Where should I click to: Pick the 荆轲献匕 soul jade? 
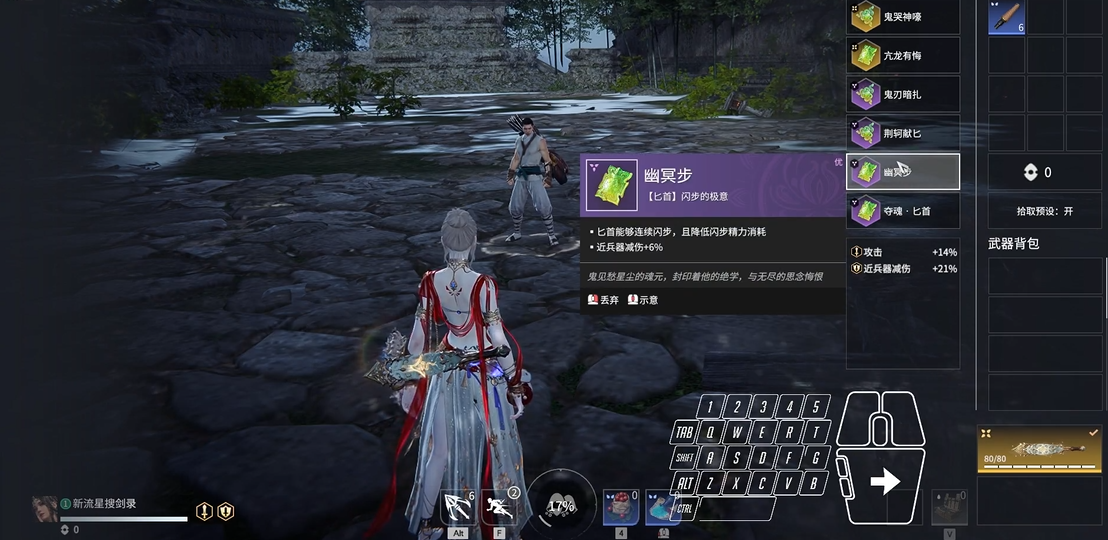[903, 133]
